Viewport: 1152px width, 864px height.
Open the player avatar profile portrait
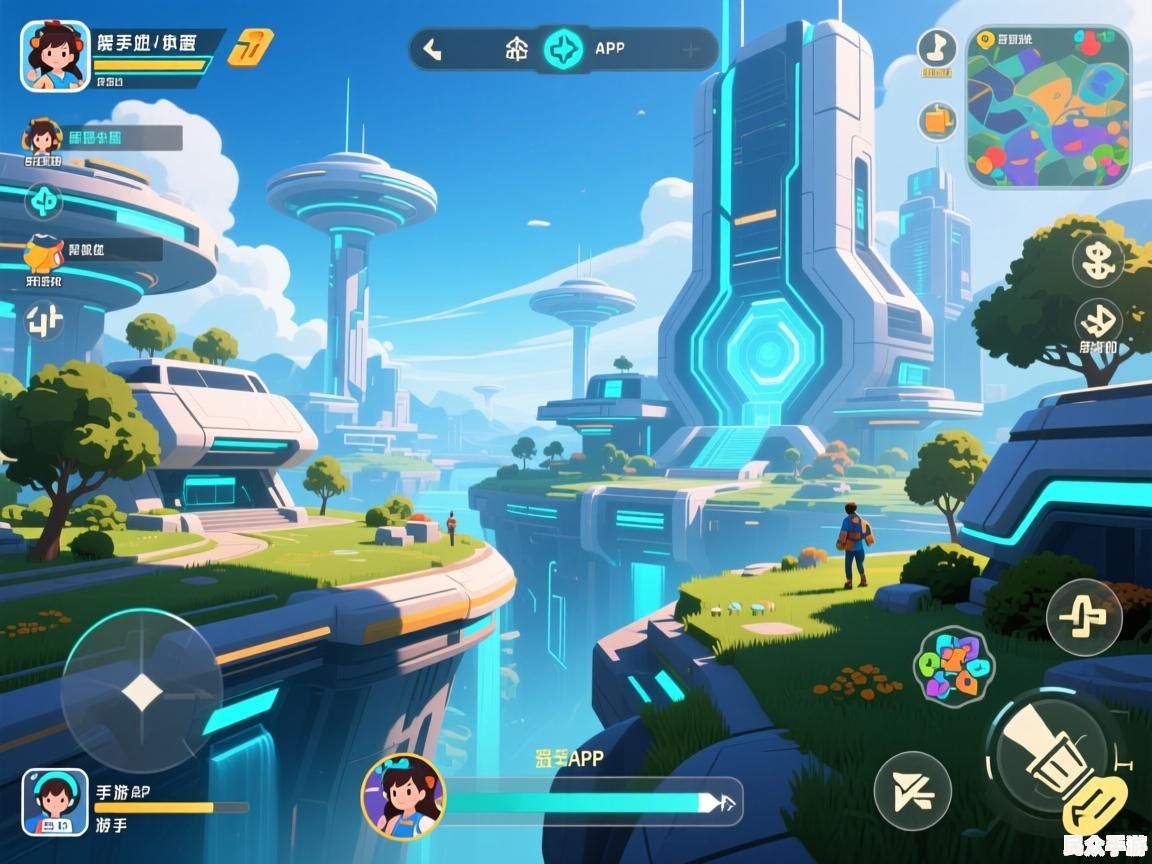pyautogui.click(x=55, y=56)
